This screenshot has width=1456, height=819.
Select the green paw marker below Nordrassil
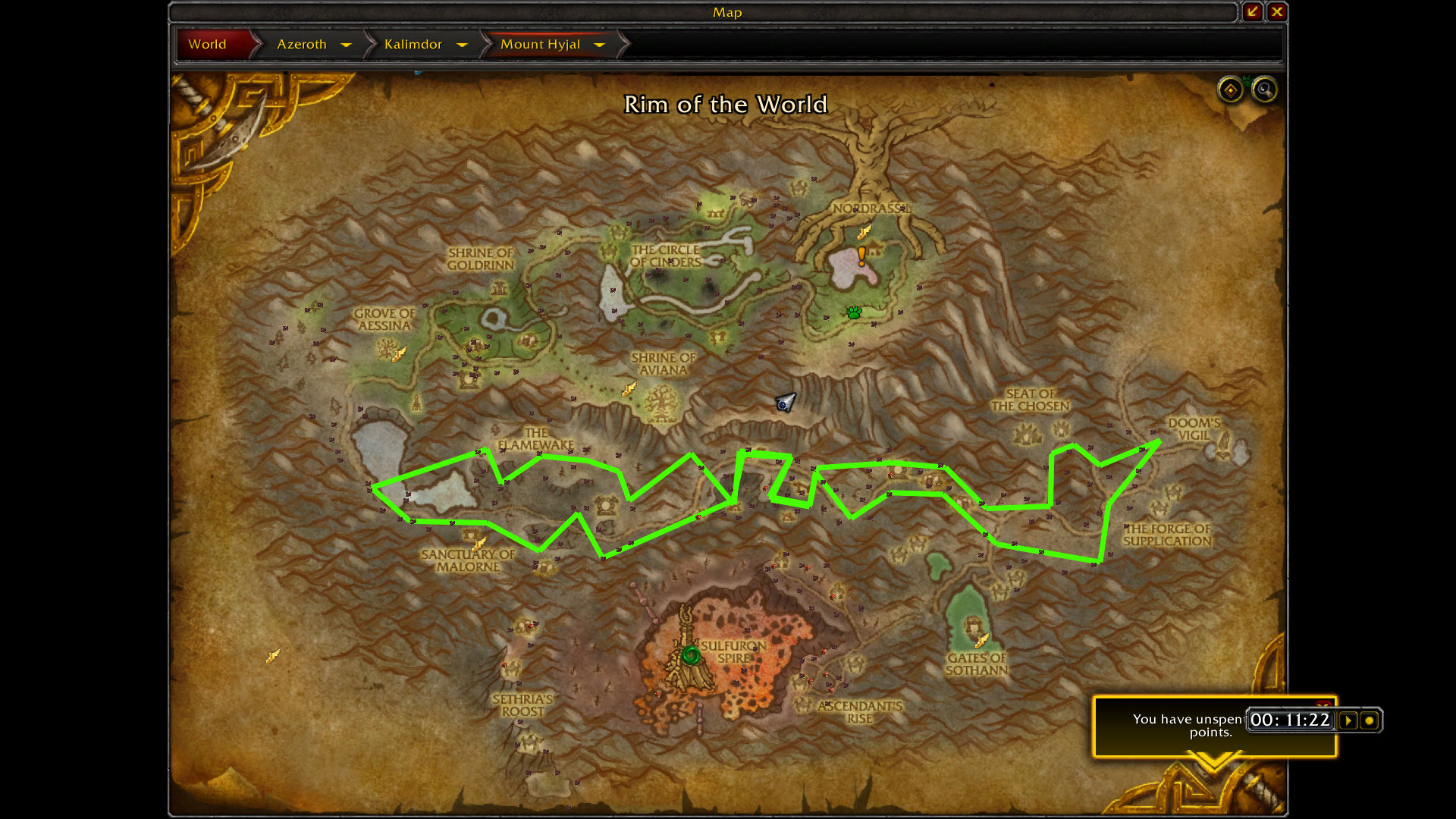(854, 312)
